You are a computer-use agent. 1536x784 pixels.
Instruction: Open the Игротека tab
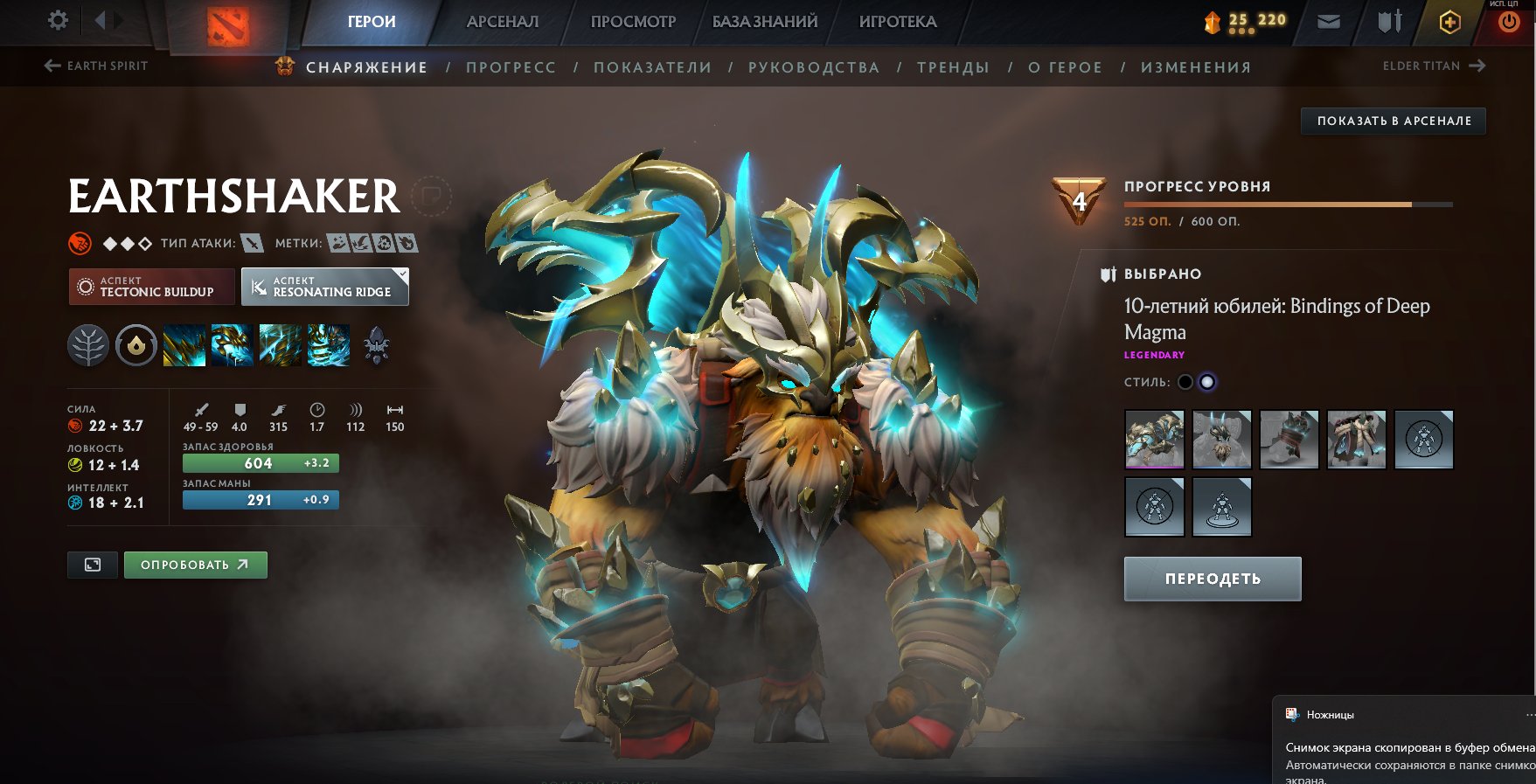898,22
